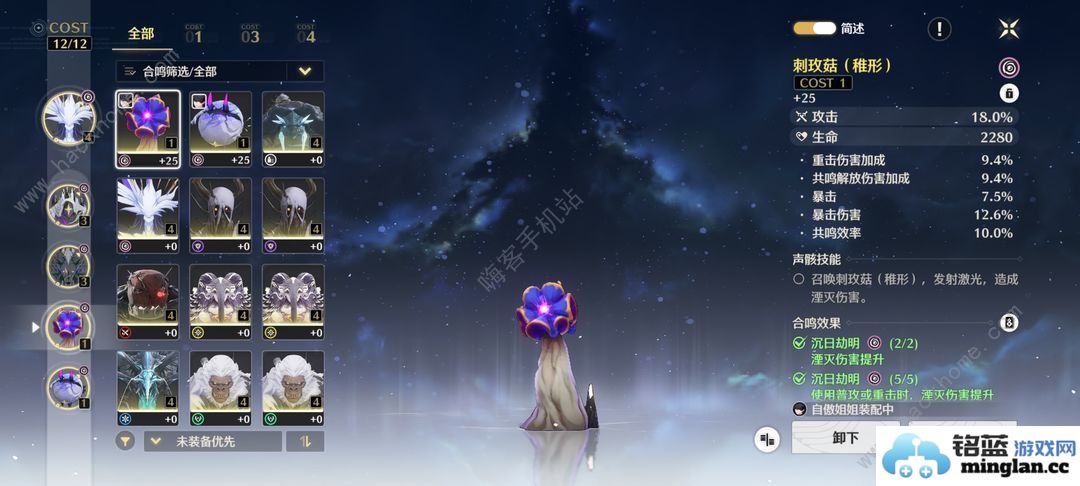Click the compare icon left of 卸下
This screenshot has height=486, width=1080.
coord(768,438)
